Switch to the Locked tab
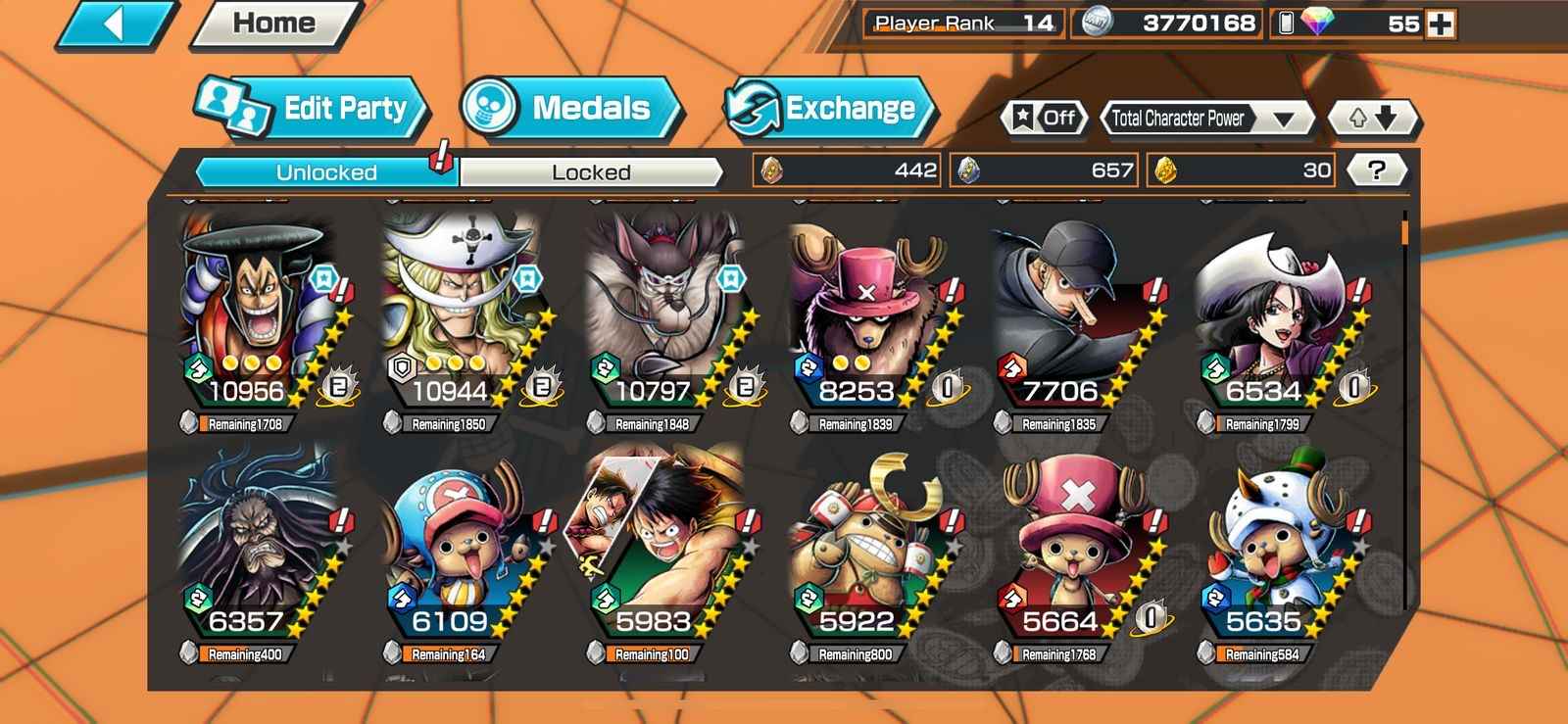Viewport: 1568px width, 724px height. pos(588,172)
